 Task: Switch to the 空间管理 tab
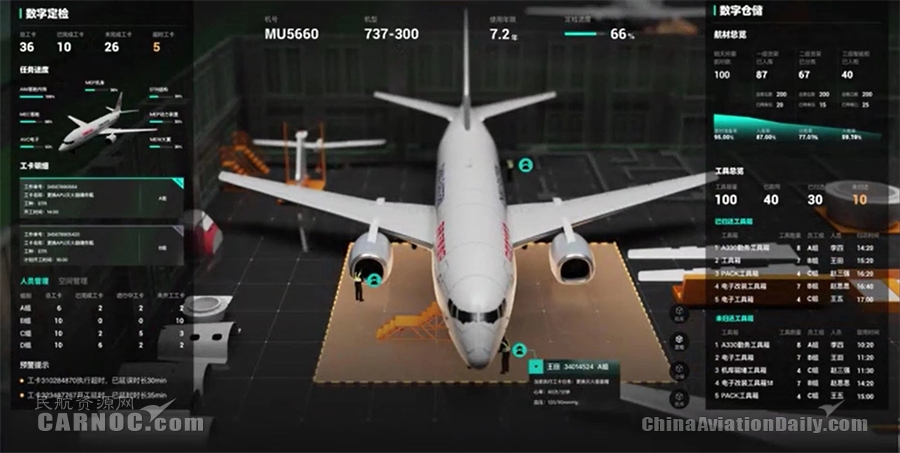pos(74,281)
